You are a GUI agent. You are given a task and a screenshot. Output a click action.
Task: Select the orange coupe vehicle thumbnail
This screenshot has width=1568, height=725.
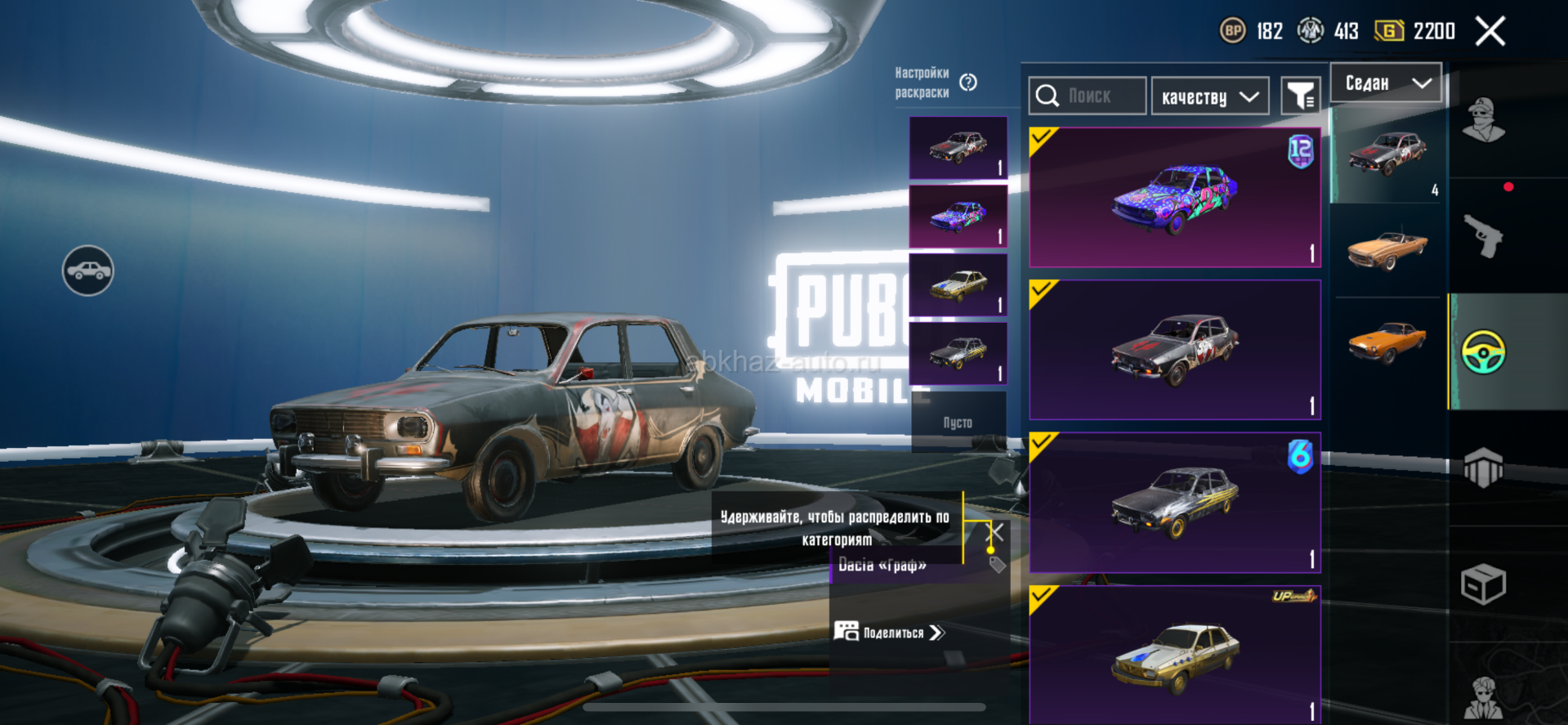(x=1387, y=342)
